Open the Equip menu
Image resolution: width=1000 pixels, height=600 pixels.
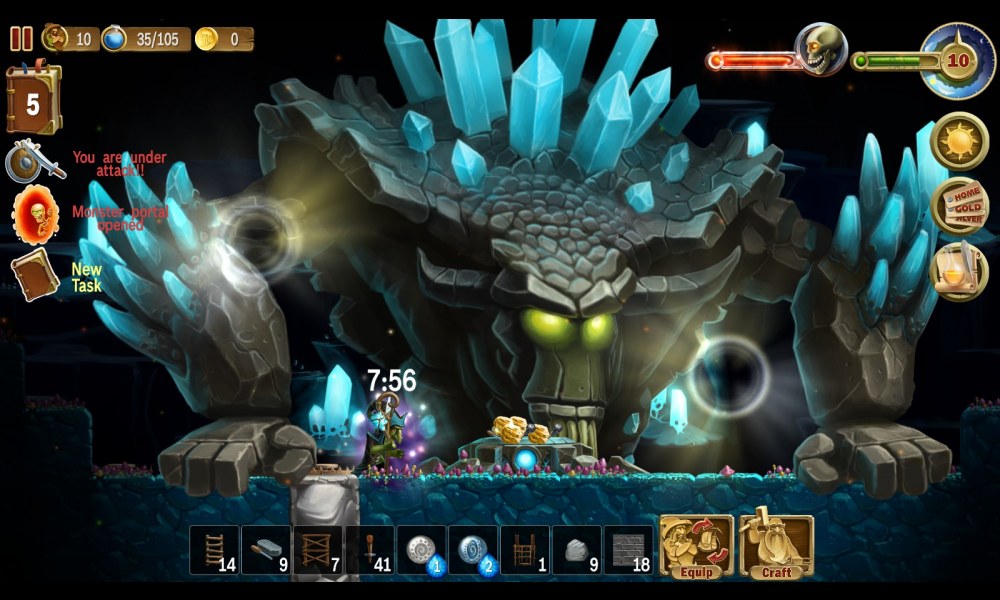[696, 547]
